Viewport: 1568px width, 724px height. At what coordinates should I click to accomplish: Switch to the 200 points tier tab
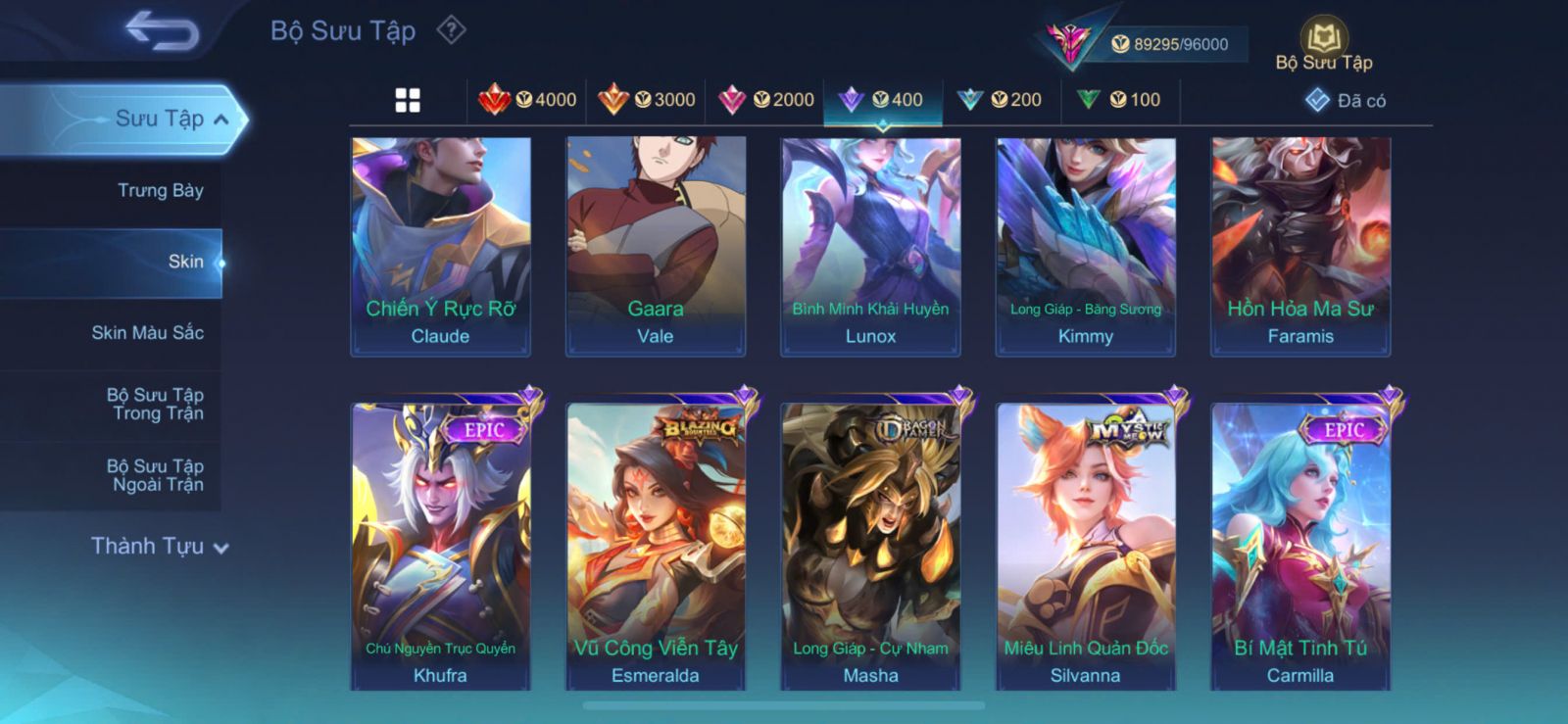(1000, 100)
